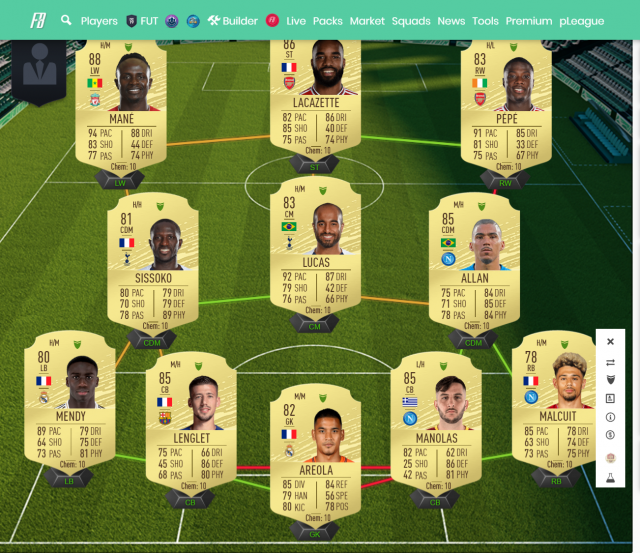Screen dimensions: 640x553
Task: Go to the News page
Action: [x=451, y=20]
